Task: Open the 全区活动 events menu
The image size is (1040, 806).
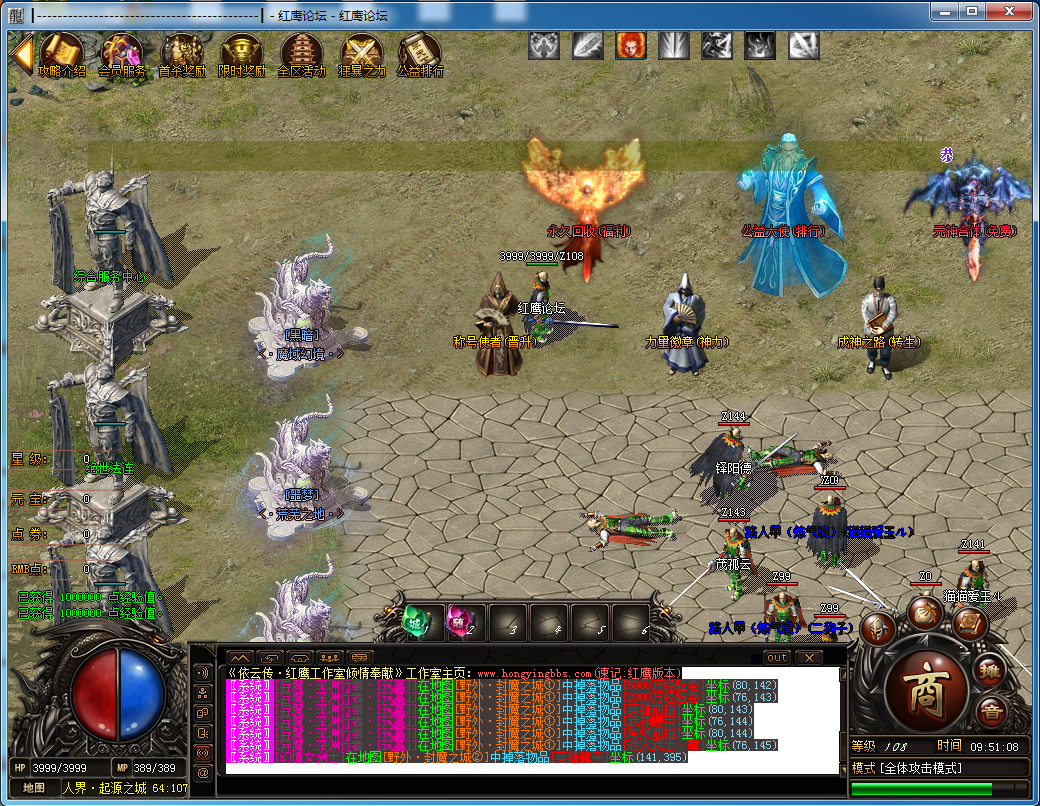Action: [301, 54]
